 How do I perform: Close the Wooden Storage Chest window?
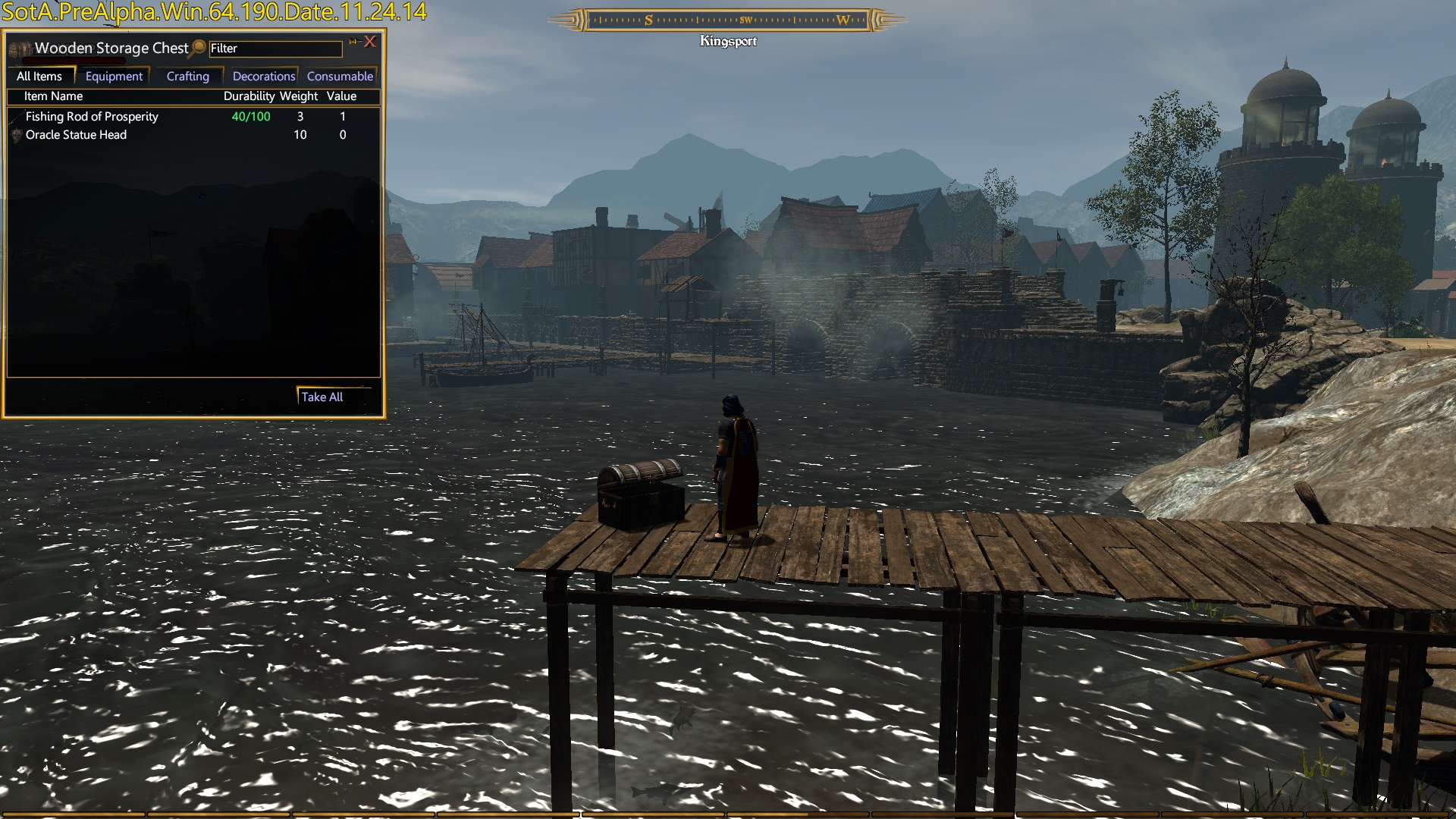pos(370,42)
